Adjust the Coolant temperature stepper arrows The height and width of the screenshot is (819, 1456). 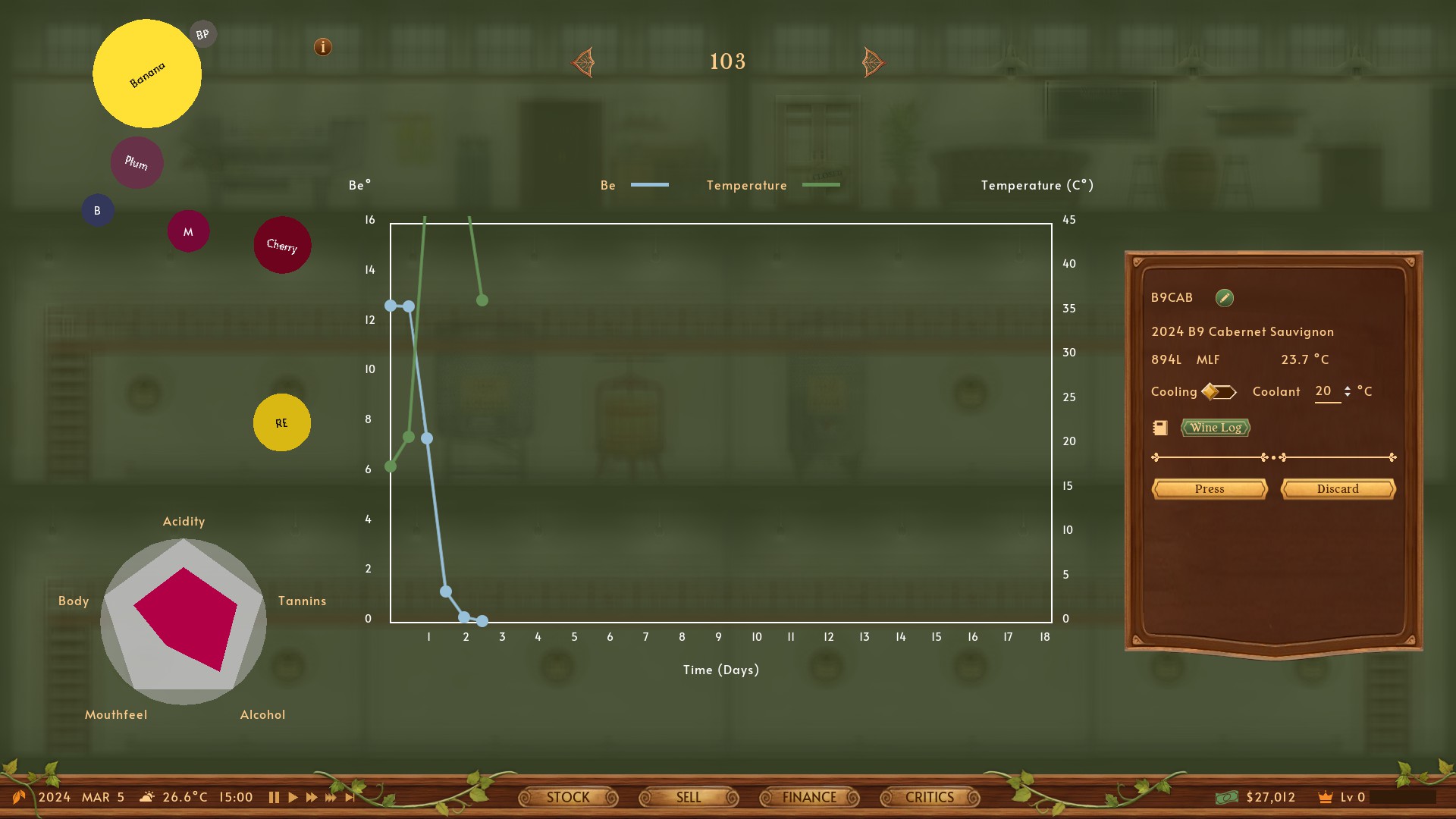pos(1347,391)
